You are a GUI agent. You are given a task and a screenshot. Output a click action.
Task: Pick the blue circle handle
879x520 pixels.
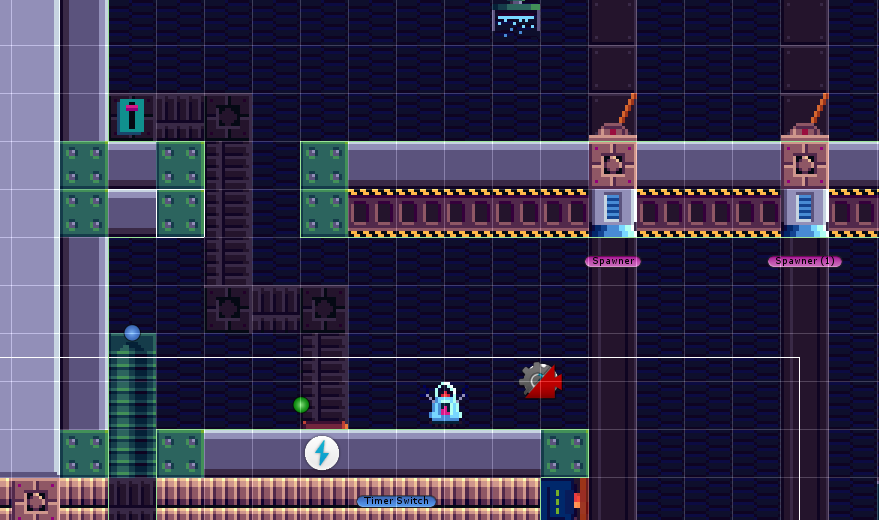tap(132, 333)
